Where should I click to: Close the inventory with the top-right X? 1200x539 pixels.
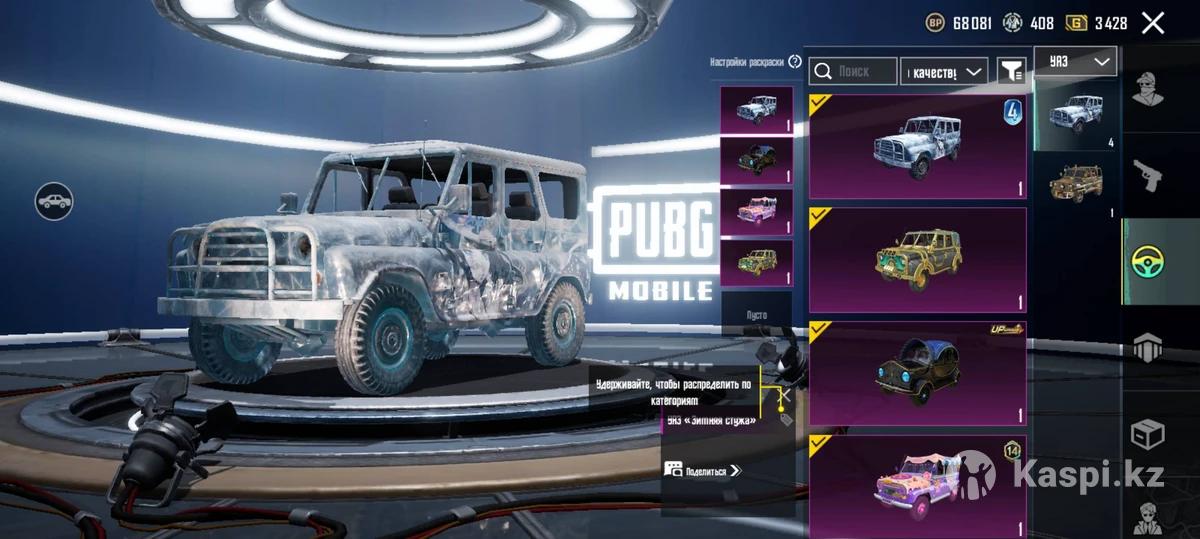coord(1153,23)
